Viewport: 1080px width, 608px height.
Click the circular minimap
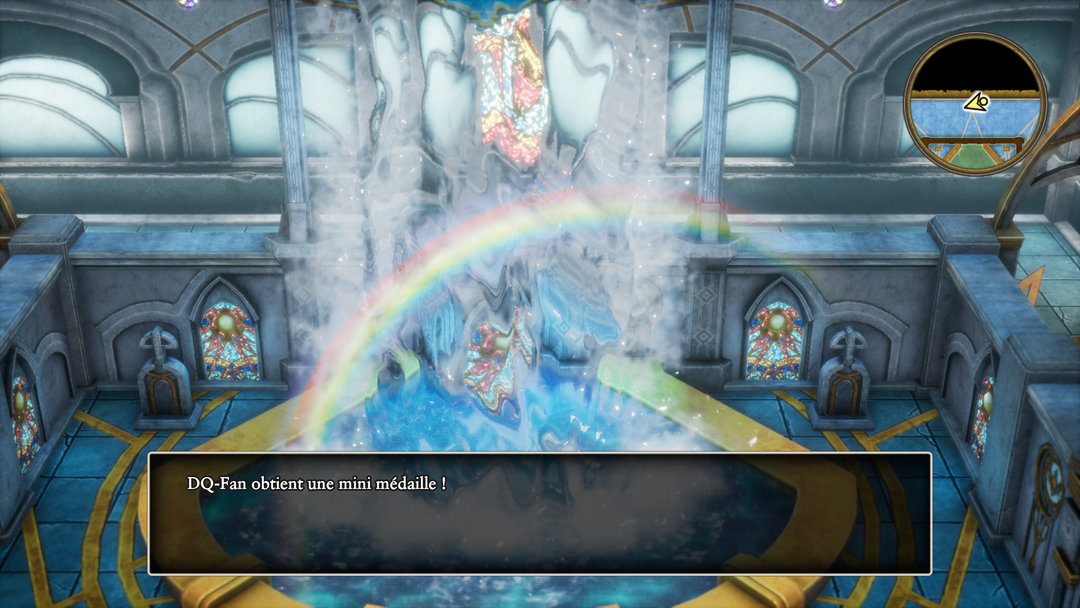pyautogui.click(x=975, y=103)
